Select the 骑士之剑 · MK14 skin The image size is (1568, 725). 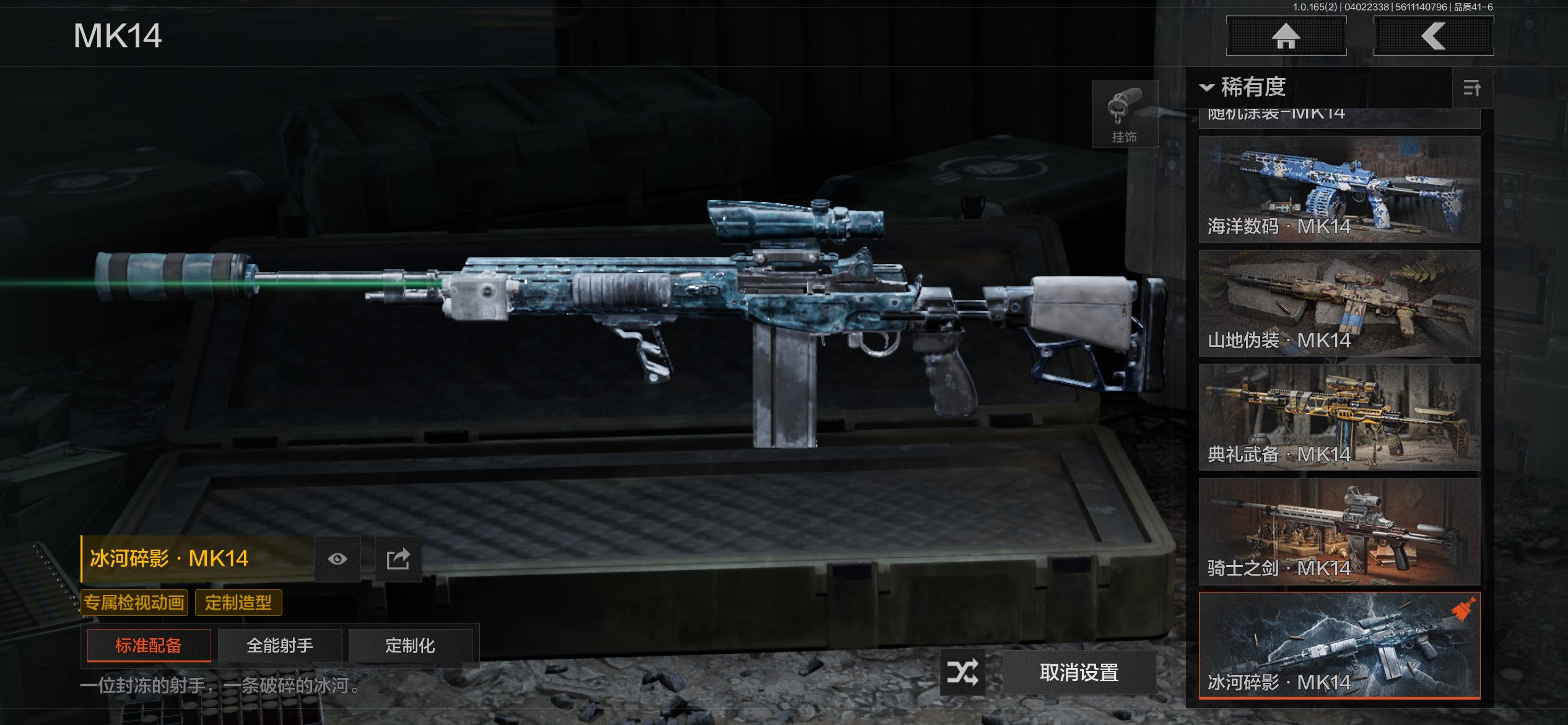[1339, 531]
